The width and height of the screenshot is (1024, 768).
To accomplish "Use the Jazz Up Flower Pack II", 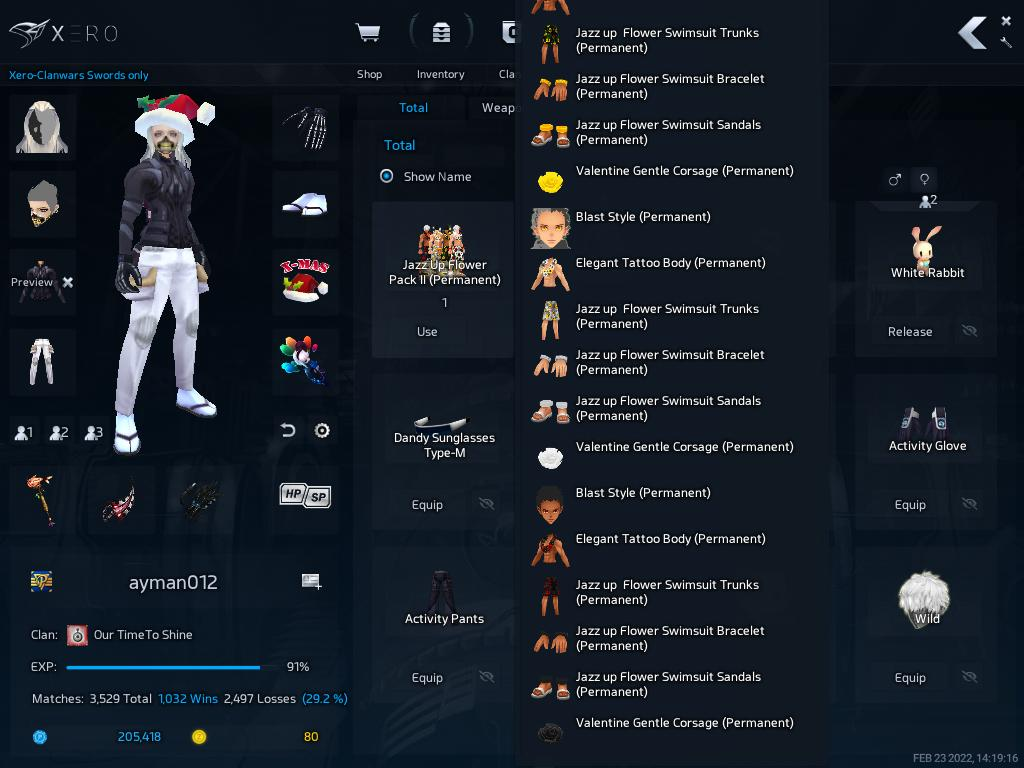I will [x=427, y=332].
